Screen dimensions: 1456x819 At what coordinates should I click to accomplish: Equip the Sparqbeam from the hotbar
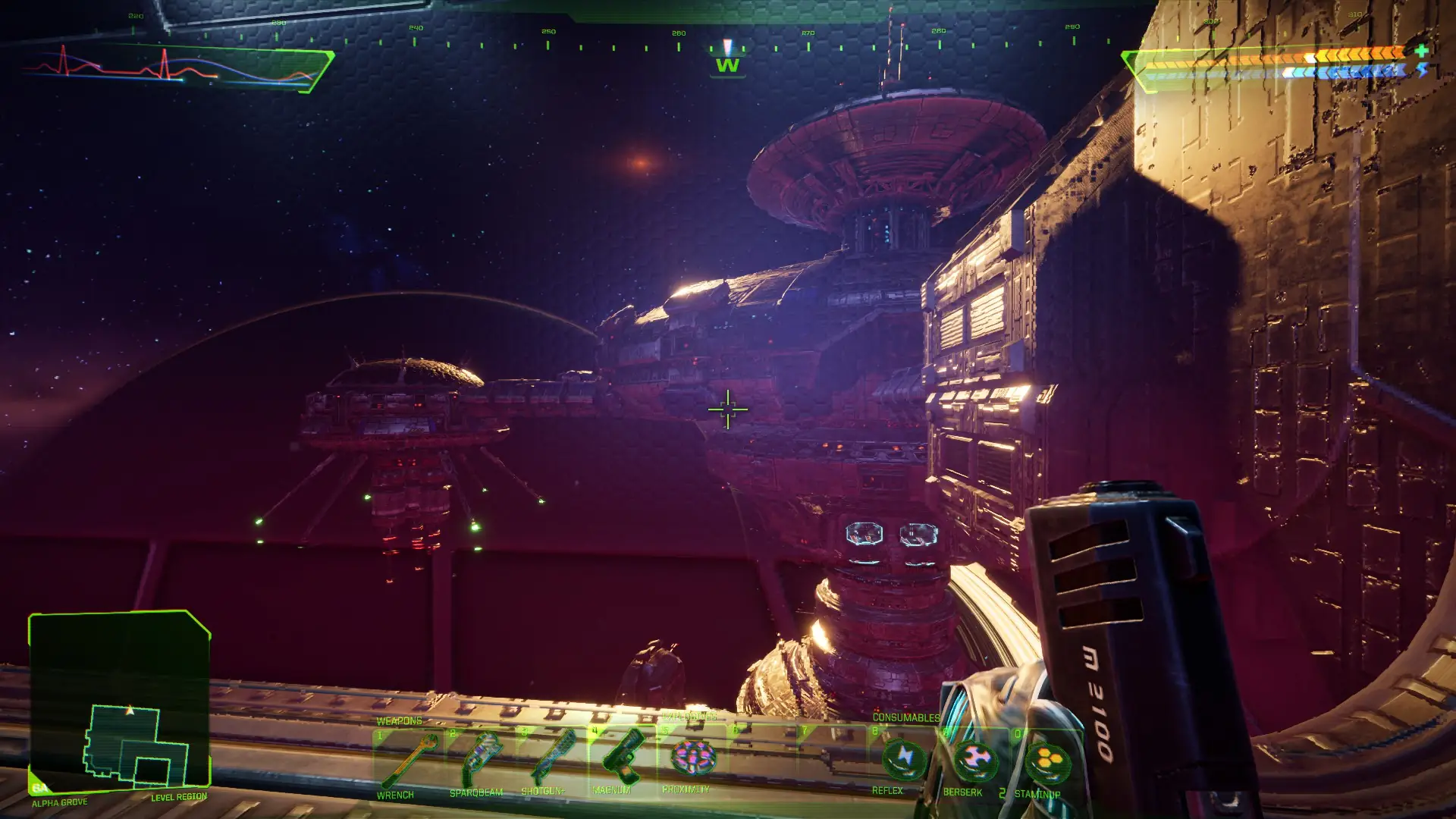479,759
